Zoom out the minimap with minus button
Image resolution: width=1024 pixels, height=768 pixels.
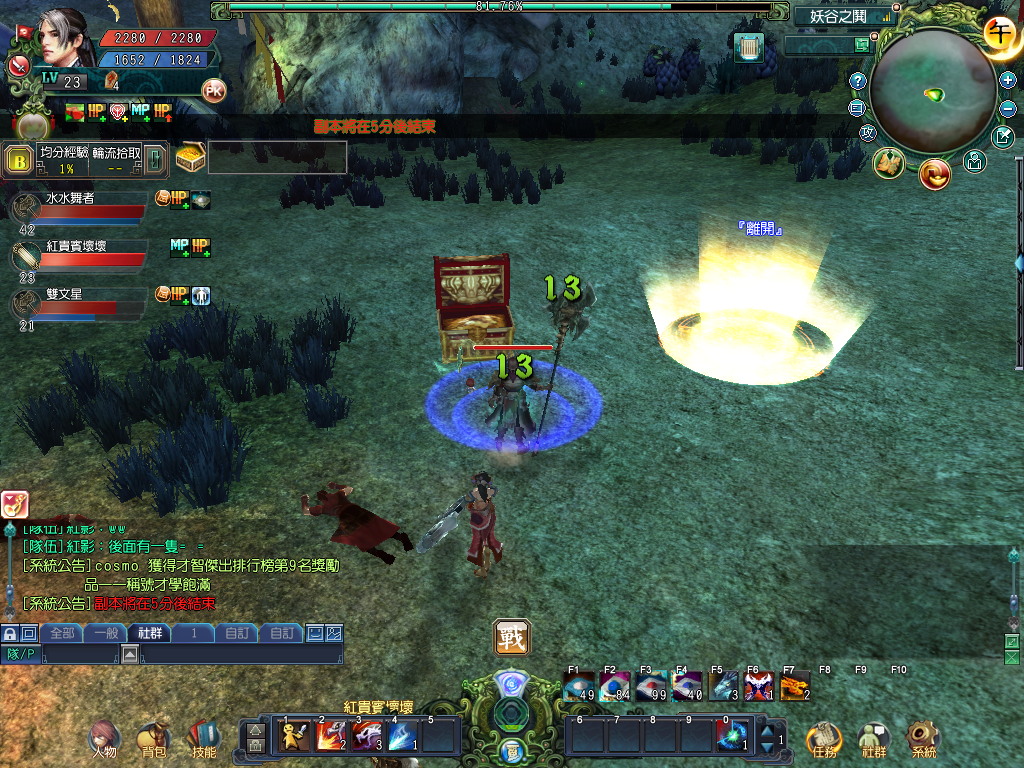pos(1007,108)
